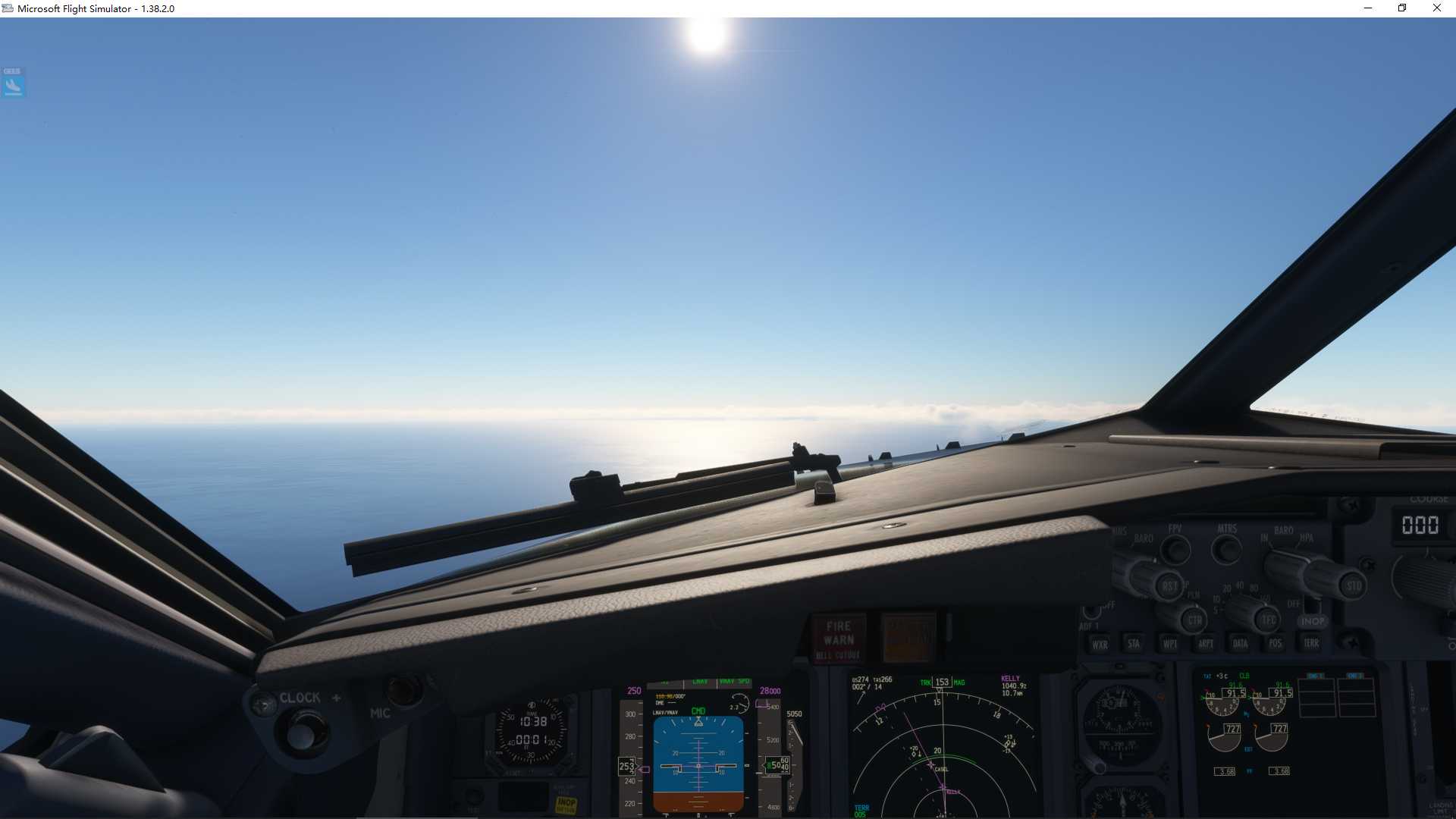Screen dimensions: 1456x819
Task: Click the COURSE digital display window
Action: tap(1422, 526)
